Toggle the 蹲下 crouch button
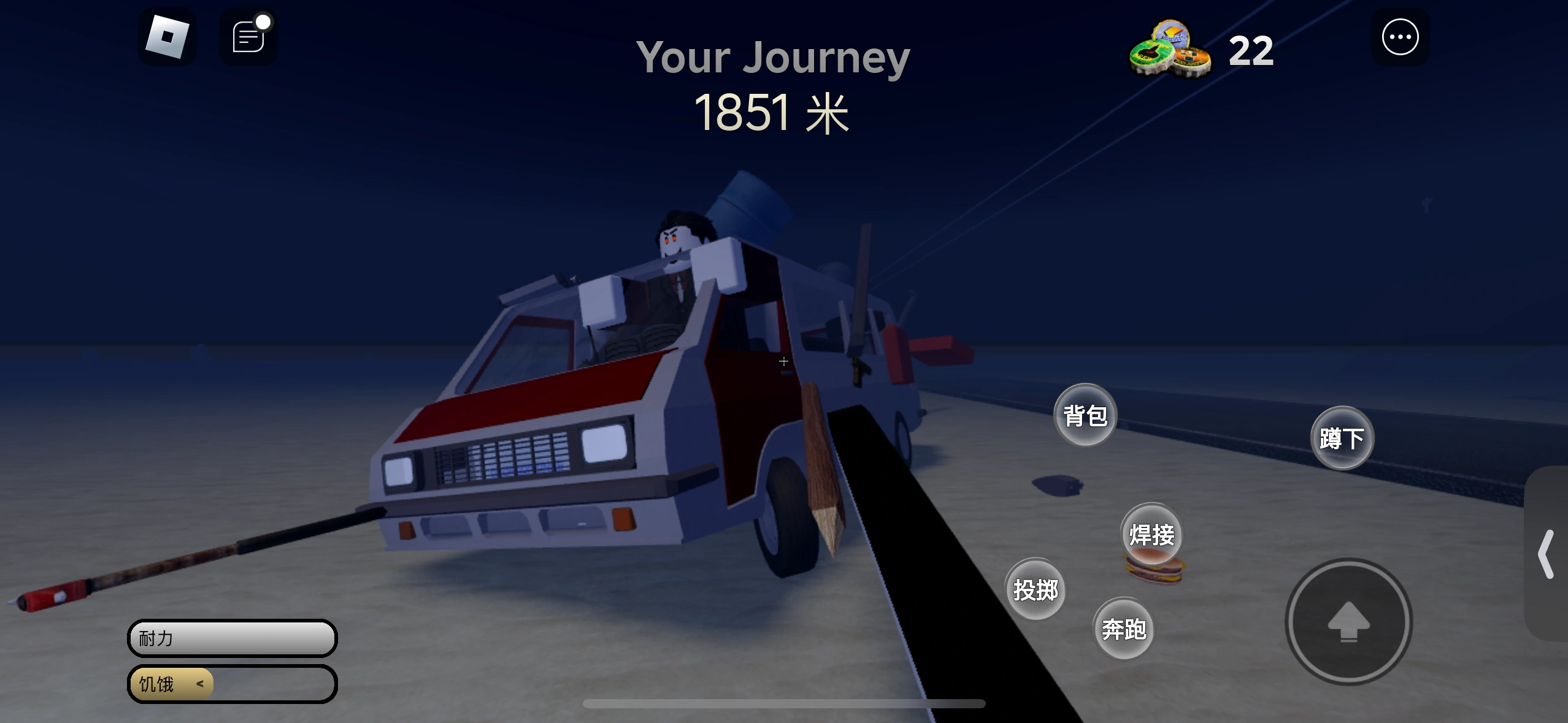The width and height of the screenshot is (1568, 723). tap(1342, 437)
